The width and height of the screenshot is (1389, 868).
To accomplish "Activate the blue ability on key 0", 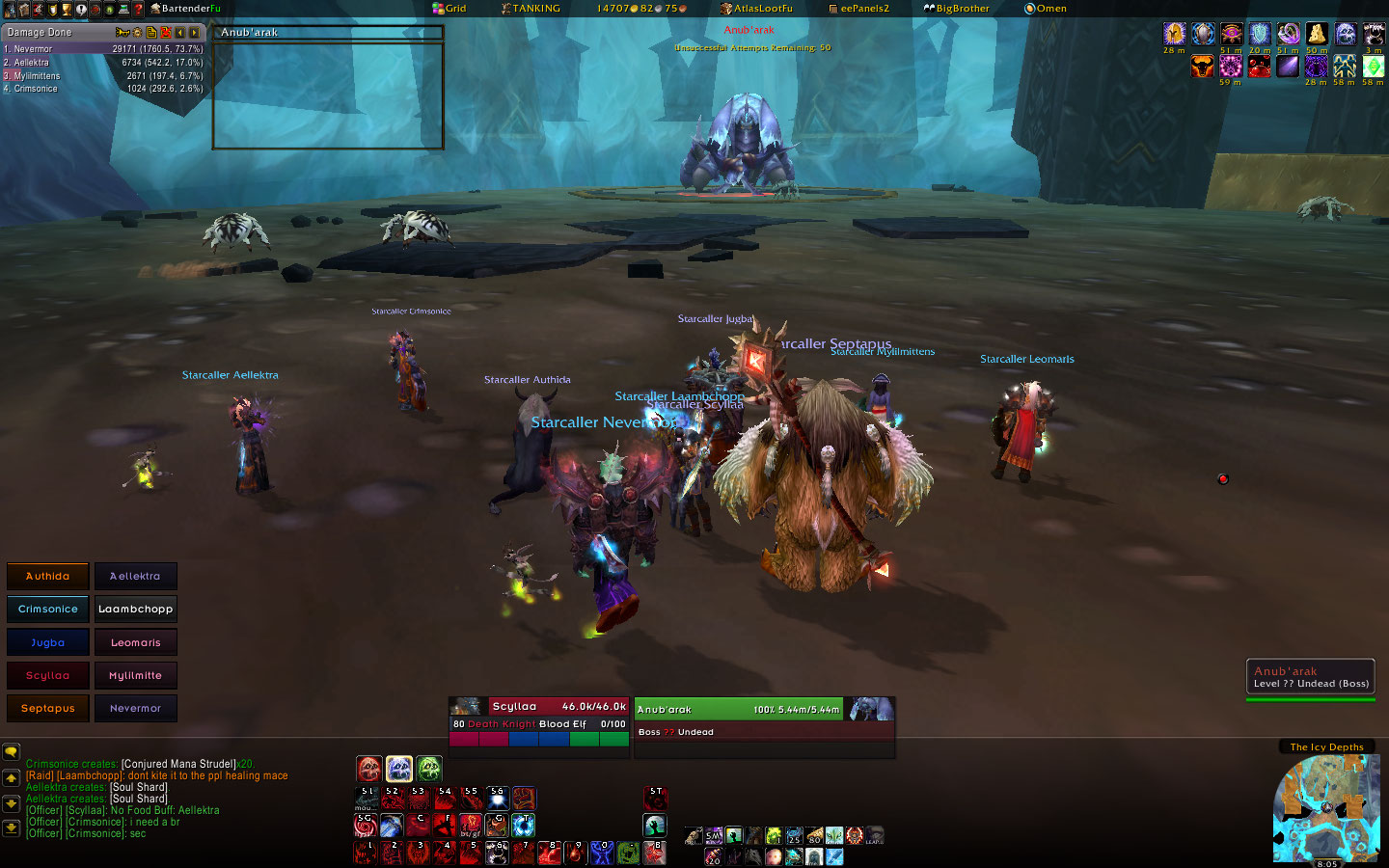I will pyautogui.click(x=602, y=853).
